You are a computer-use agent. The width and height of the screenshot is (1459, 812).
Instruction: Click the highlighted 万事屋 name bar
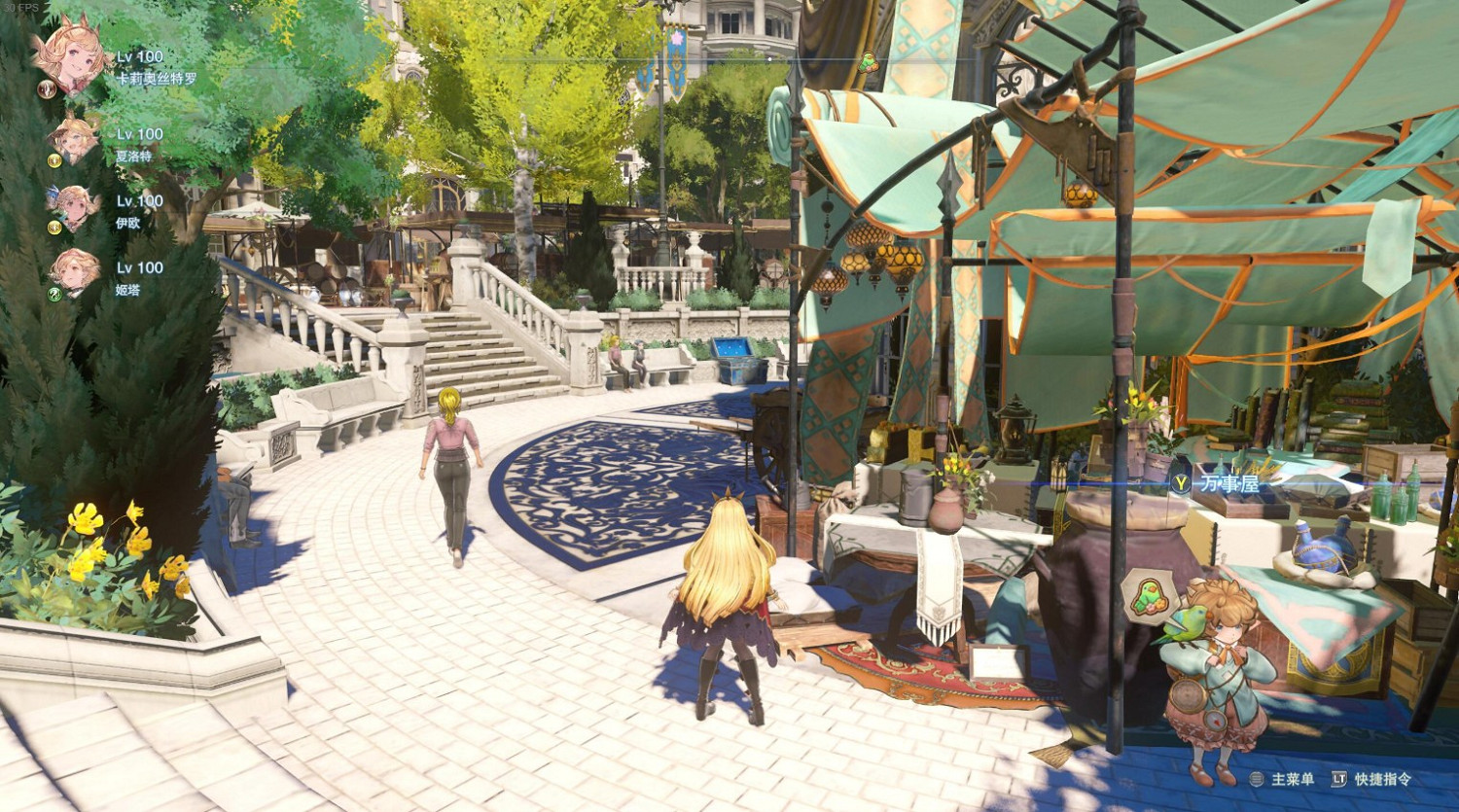point(1230,483)
